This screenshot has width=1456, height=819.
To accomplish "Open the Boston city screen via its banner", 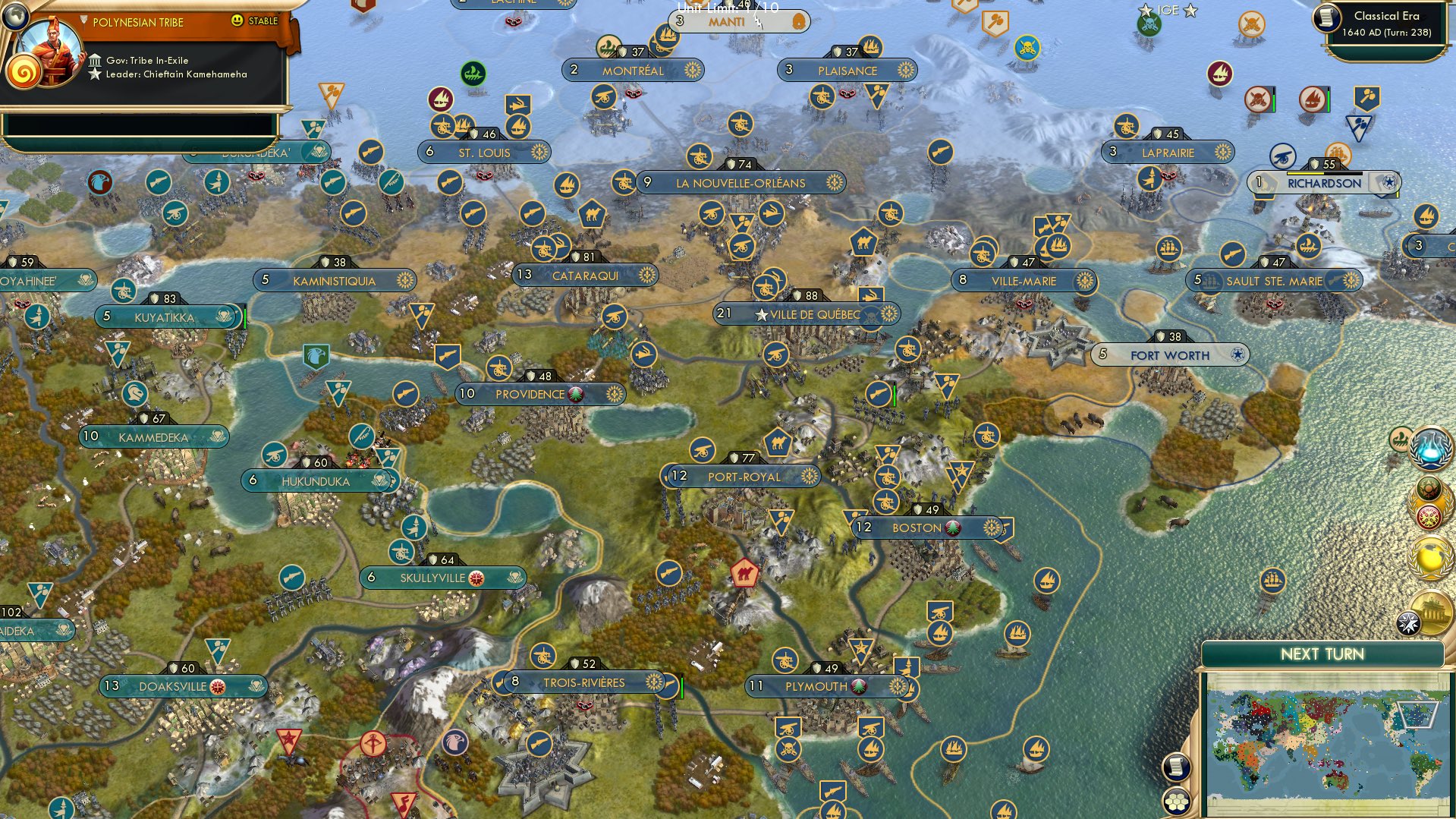I will (x=918, y=527).
